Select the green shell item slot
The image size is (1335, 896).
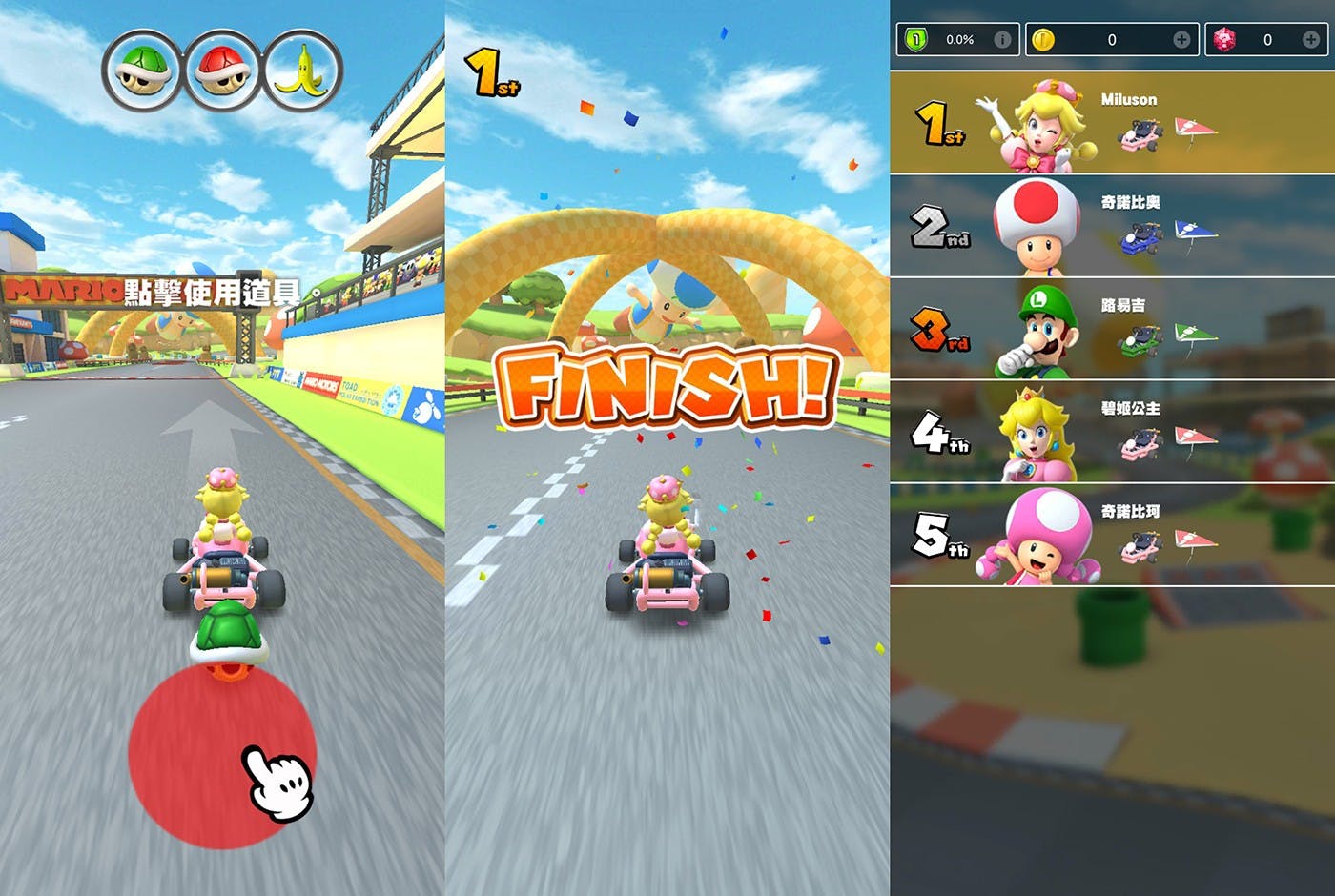click(x=143, y=71)
